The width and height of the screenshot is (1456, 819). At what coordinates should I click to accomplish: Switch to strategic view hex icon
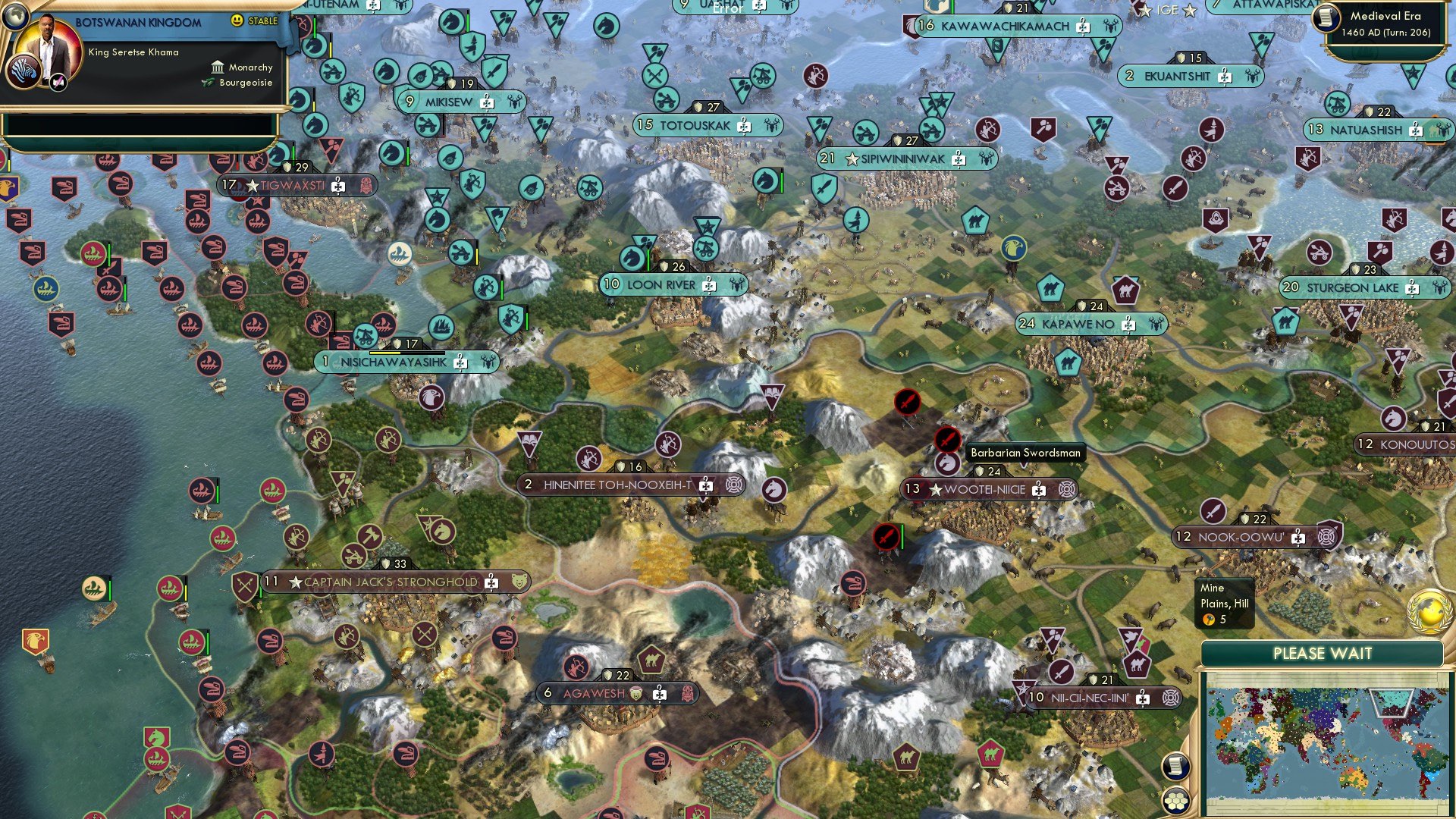1176,800
